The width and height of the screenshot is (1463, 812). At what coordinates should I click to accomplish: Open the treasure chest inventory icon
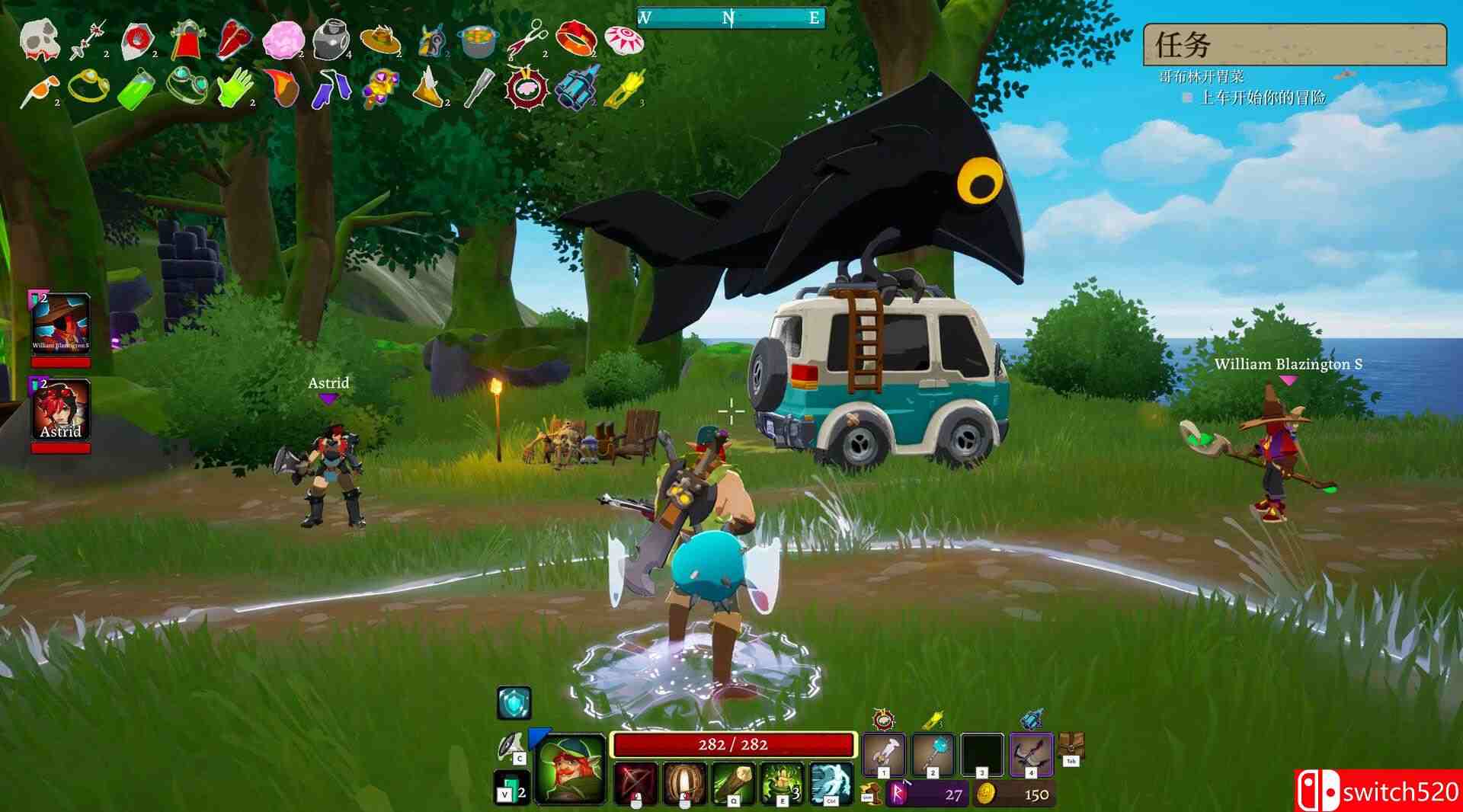(x=1071, y=746)
